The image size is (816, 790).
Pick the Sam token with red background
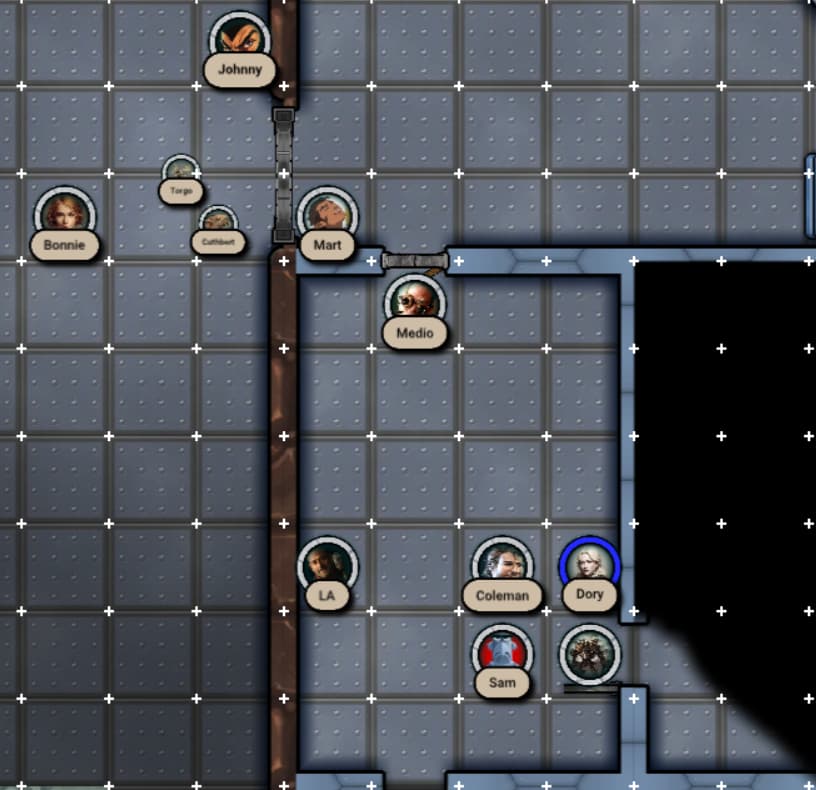click(502, 655)
